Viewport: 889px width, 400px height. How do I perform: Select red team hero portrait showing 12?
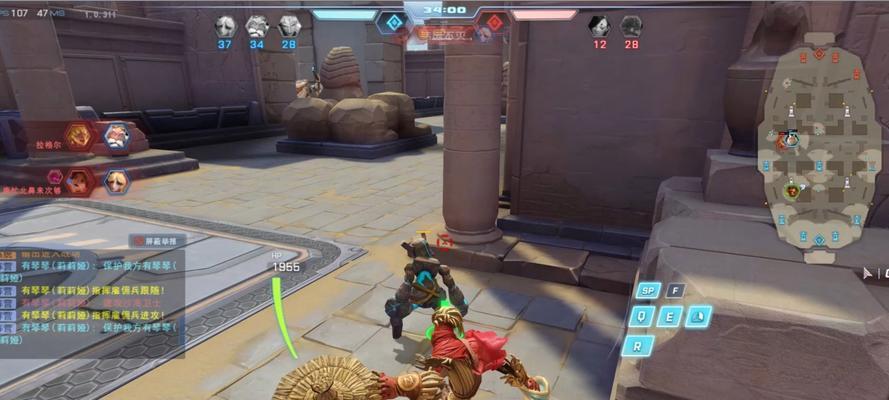point(599,26)
